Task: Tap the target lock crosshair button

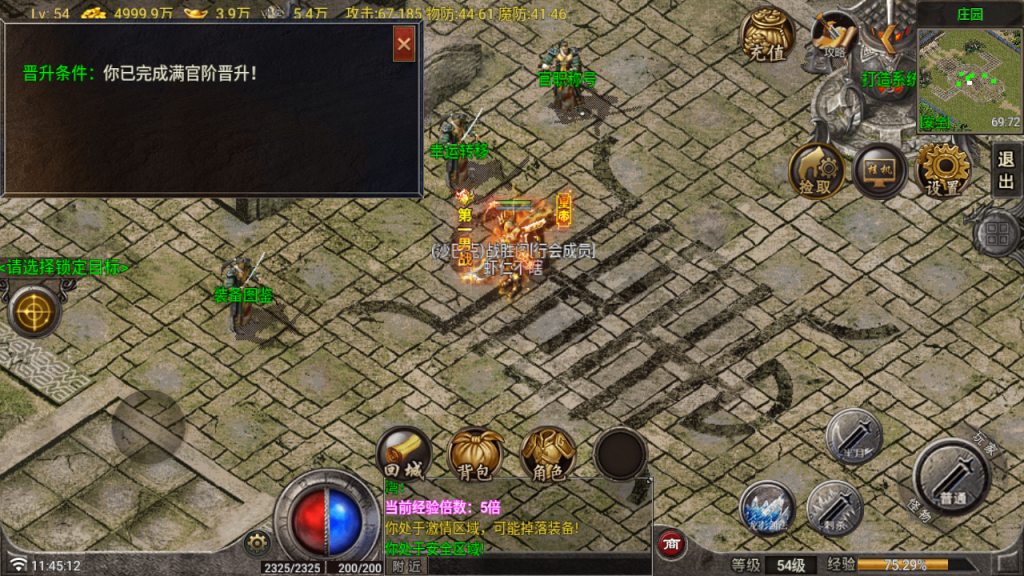Action: coord(33,309)
